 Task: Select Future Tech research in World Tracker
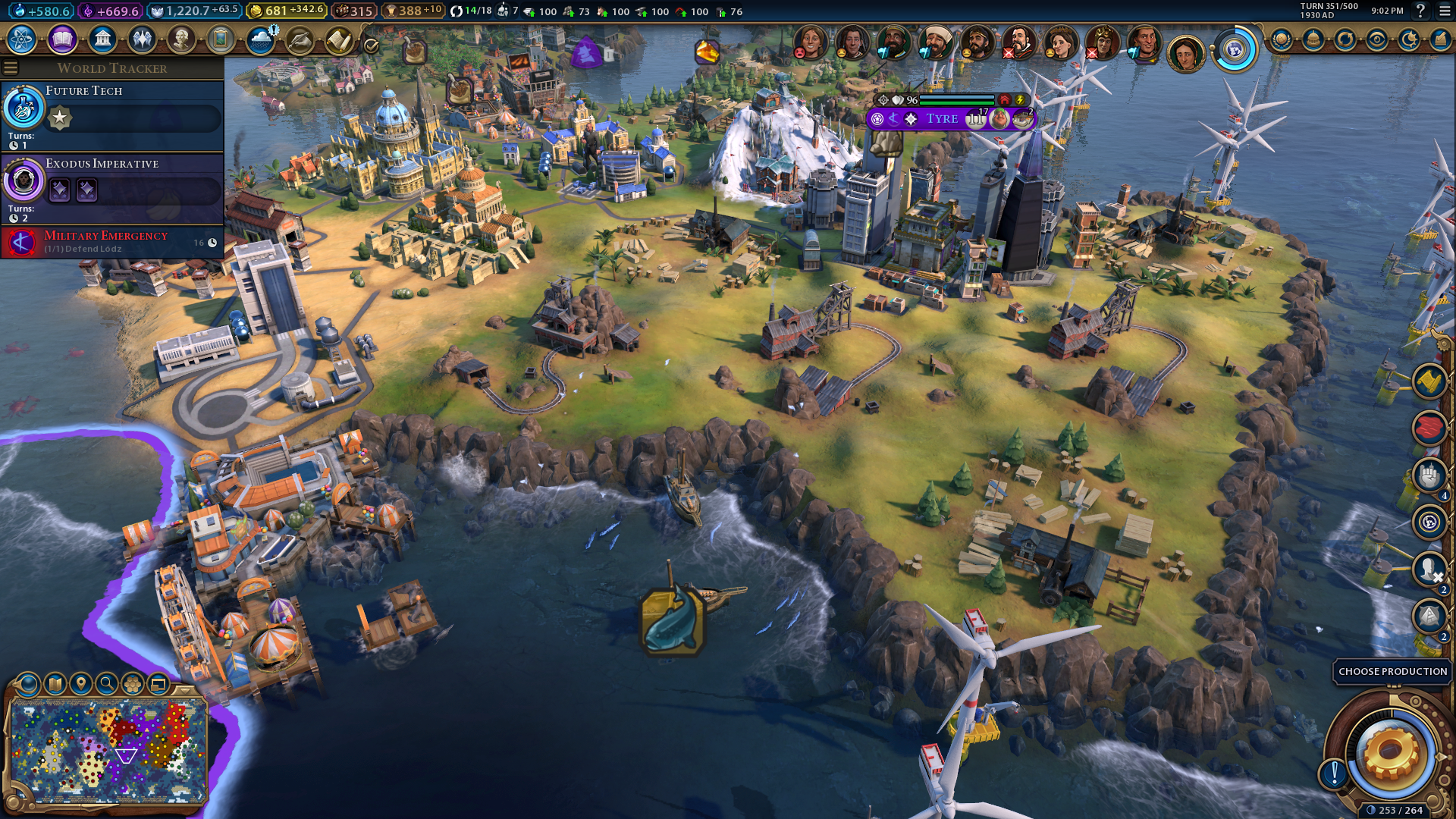tap(112, 114)
